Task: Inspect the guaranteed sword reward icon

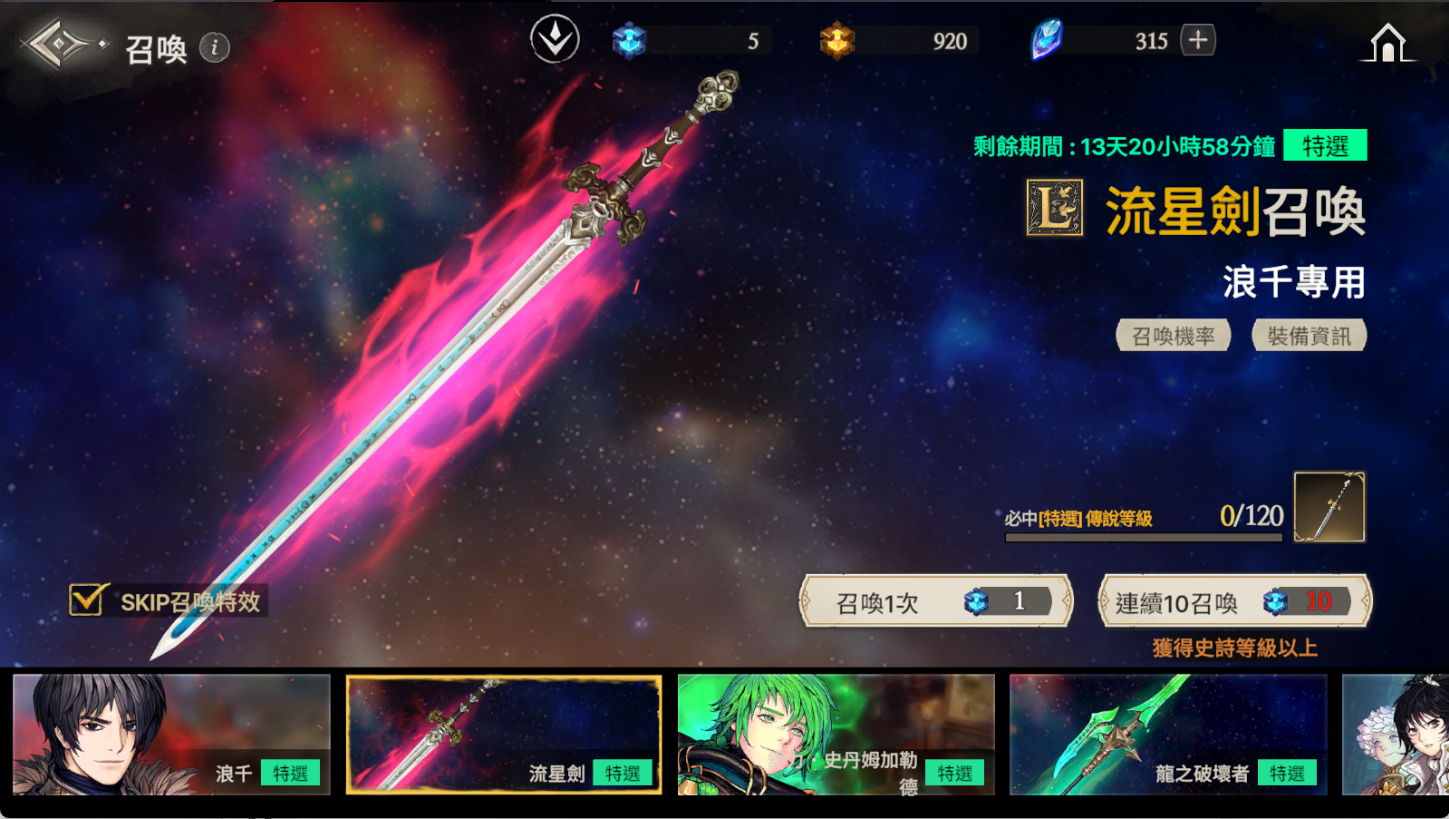Action: (1329, 507)
